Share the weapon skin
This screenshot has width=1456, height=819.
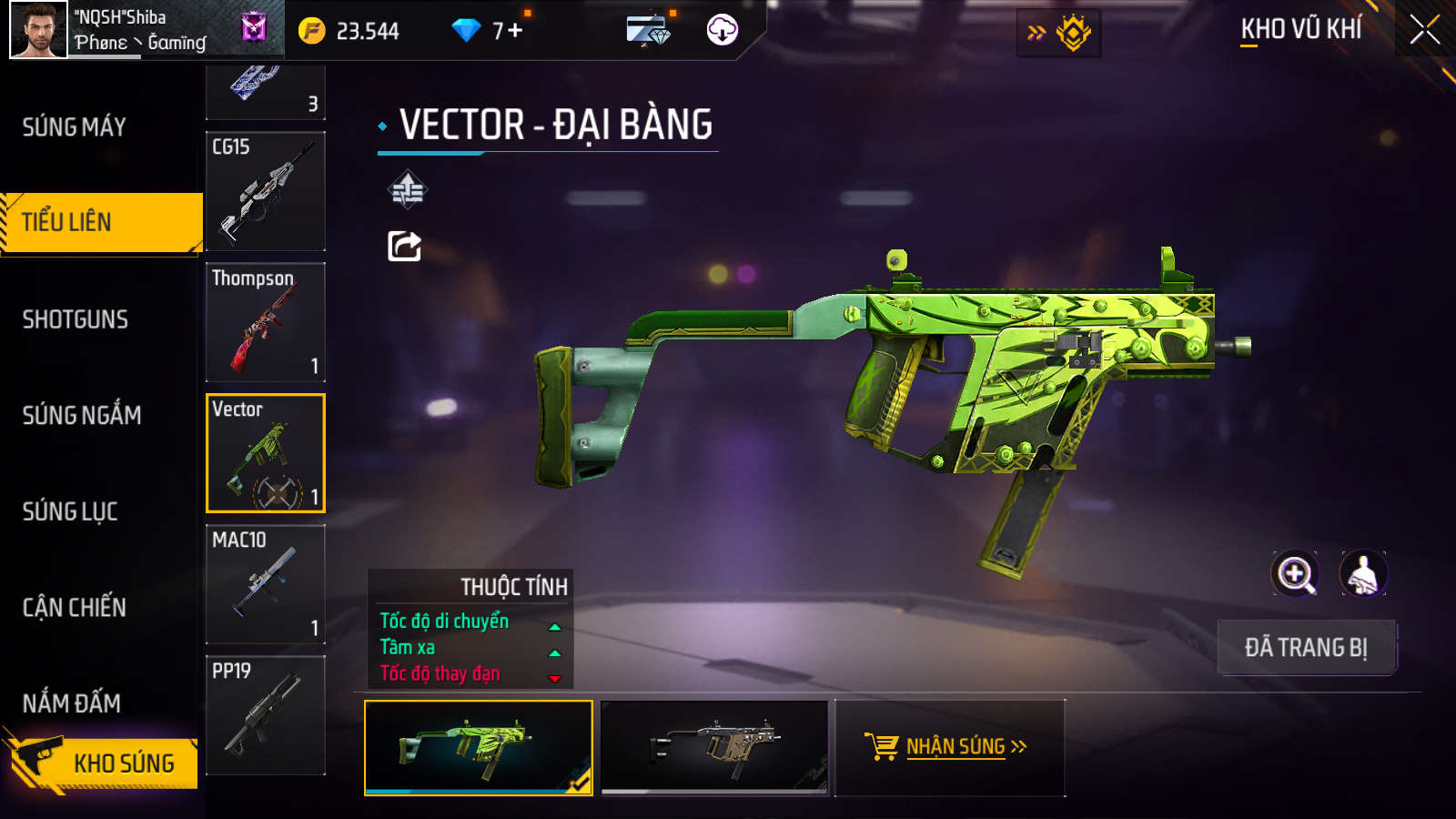click(405, 246)
